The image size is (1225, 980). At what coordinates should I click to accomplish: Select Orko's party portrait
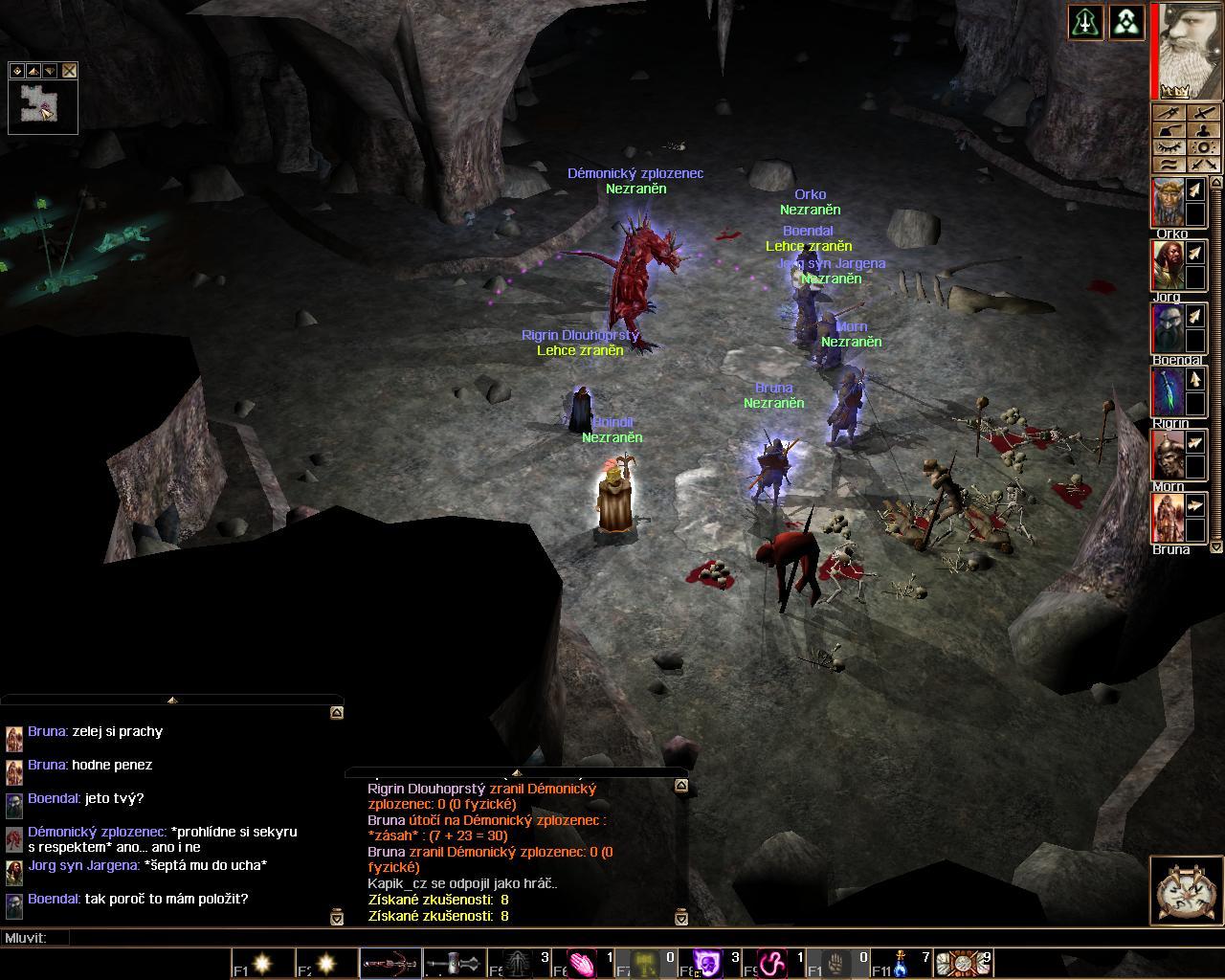[x=1168, y=202]
